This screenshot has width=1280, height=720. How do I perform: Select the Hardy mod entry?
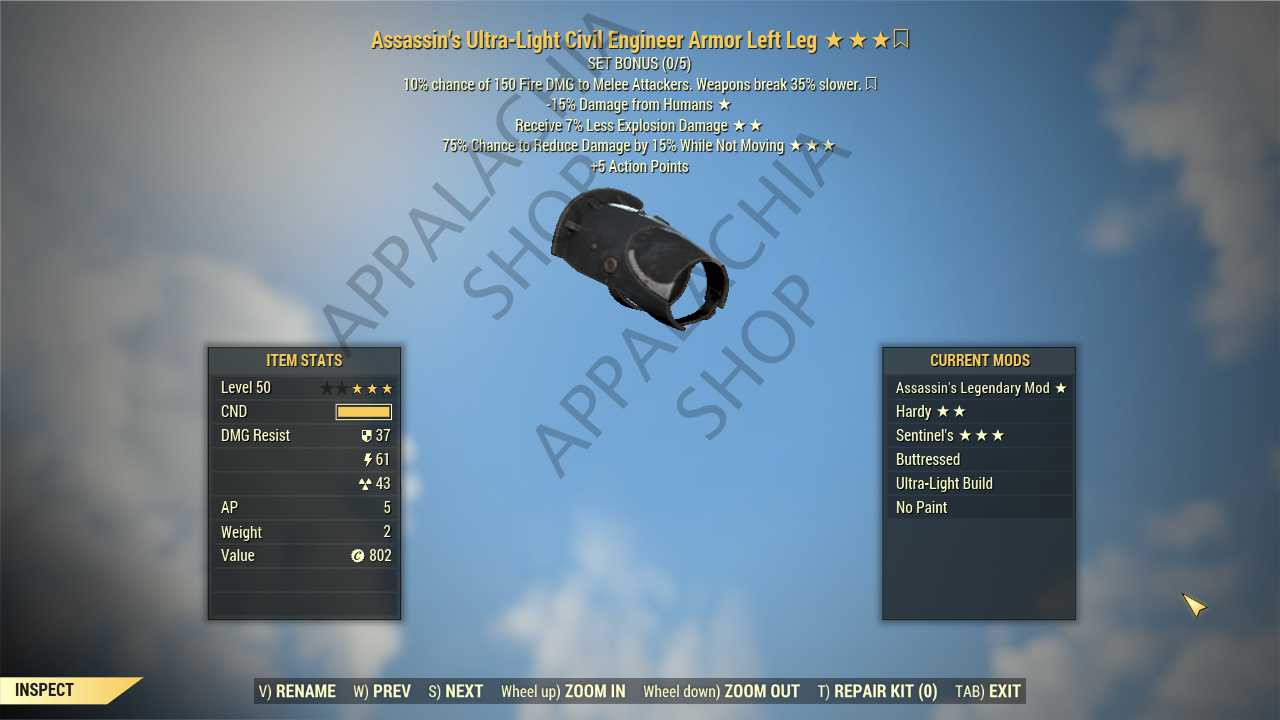[979, 412]
